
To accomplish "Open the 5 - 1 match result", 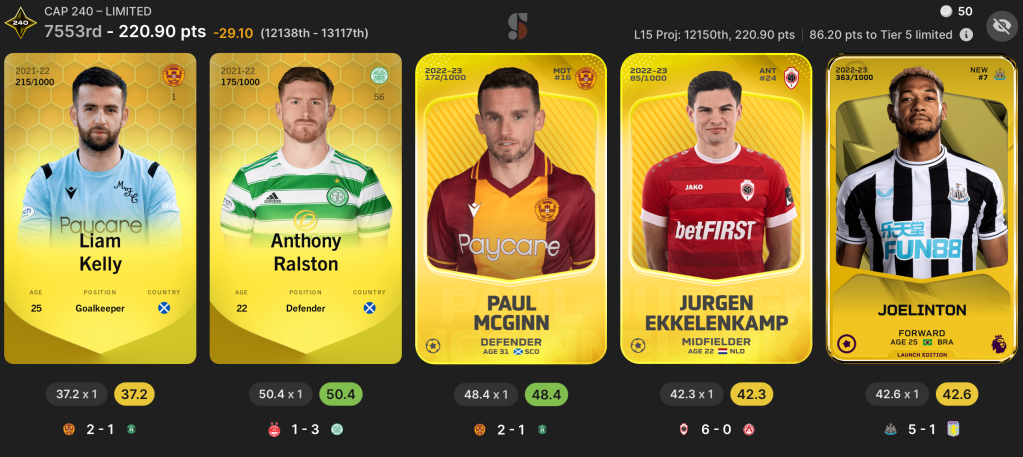I will (x=921, y=429).
